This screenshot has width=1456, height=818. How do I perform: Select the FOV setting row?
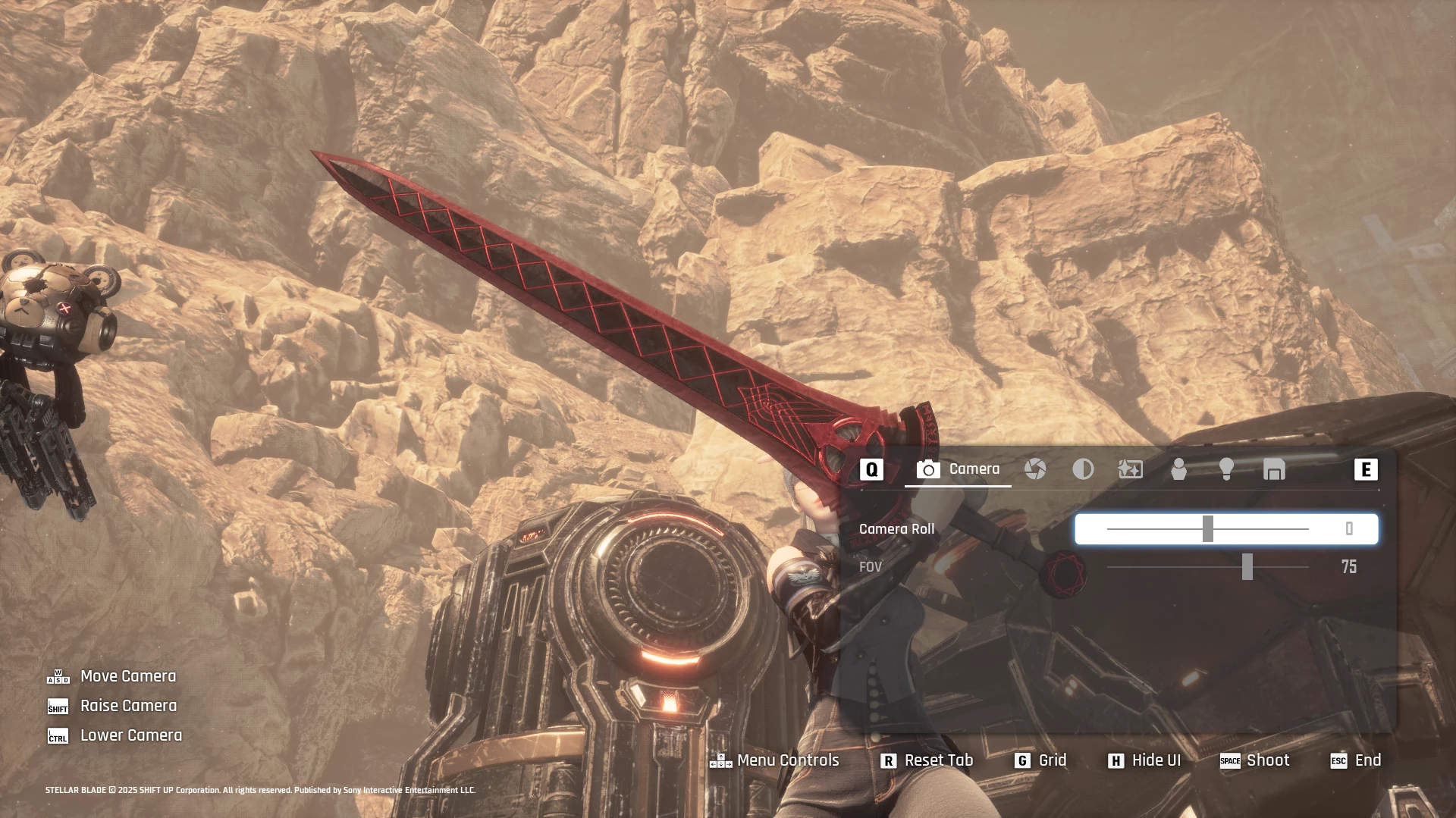coord(871,567)
